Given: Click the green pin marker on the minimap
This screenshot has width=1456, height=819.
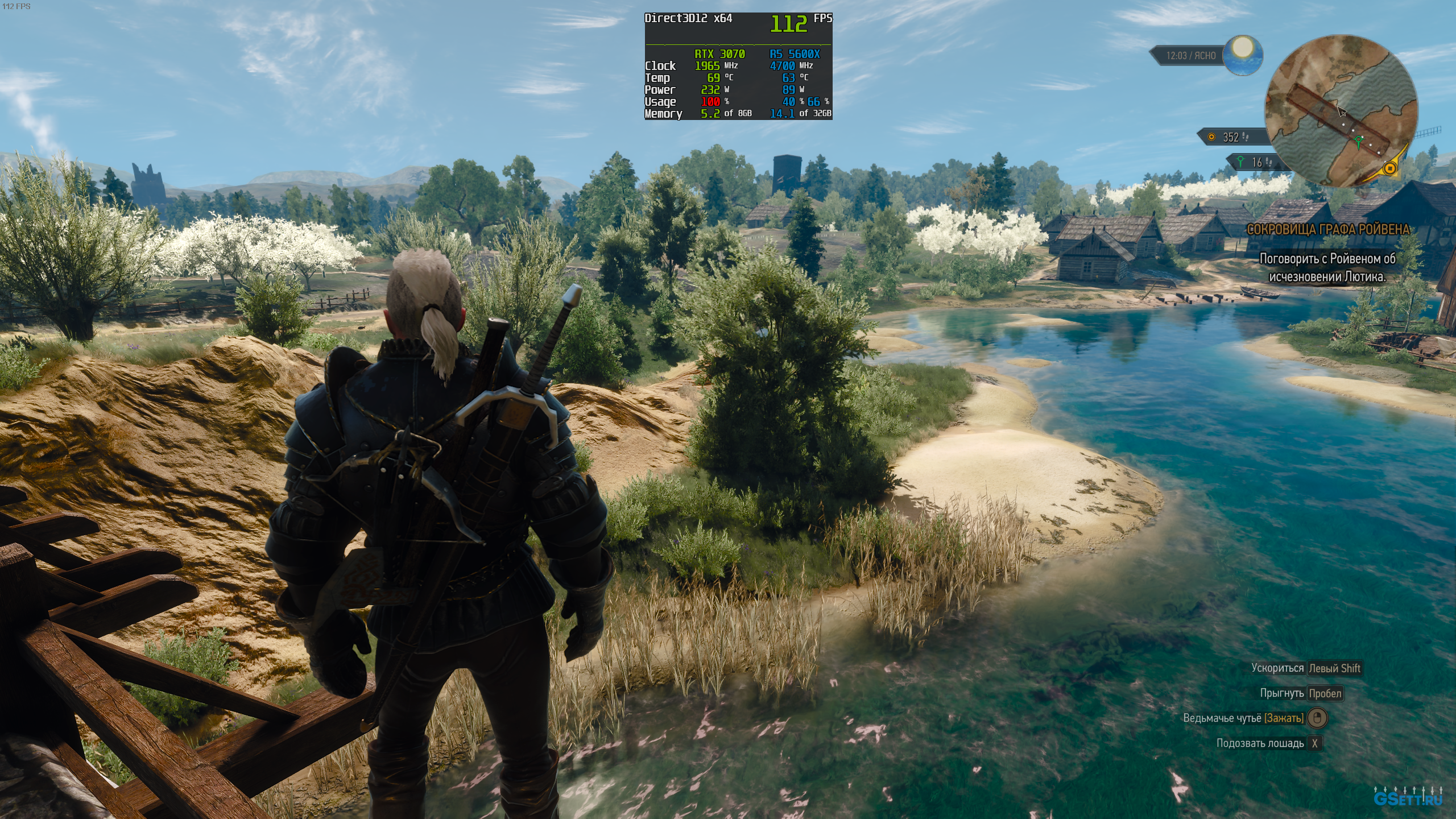Looking at the screenshot, I should pos(1359,140).
